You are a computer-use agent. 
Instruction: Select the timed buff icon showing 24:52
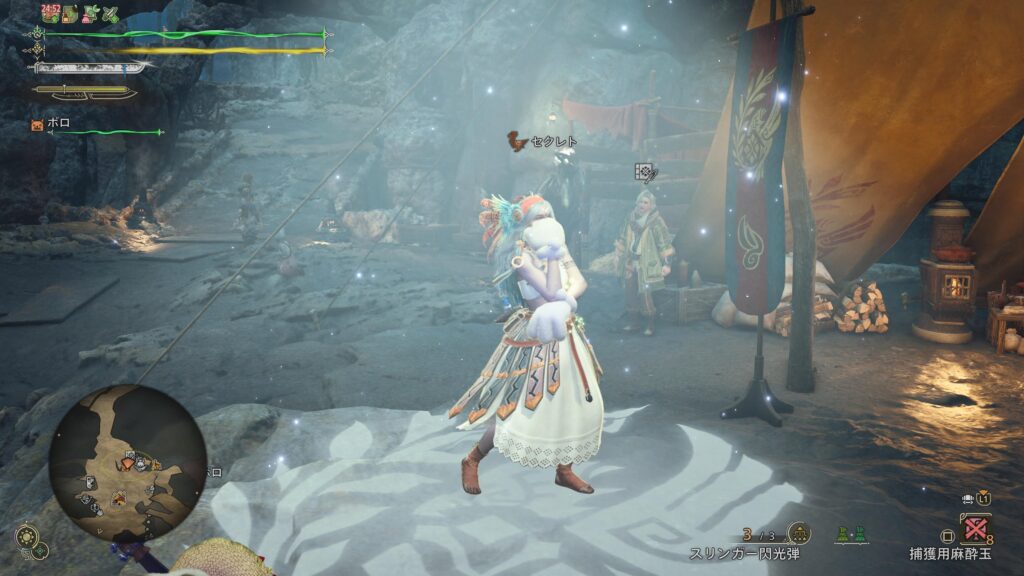50,14
